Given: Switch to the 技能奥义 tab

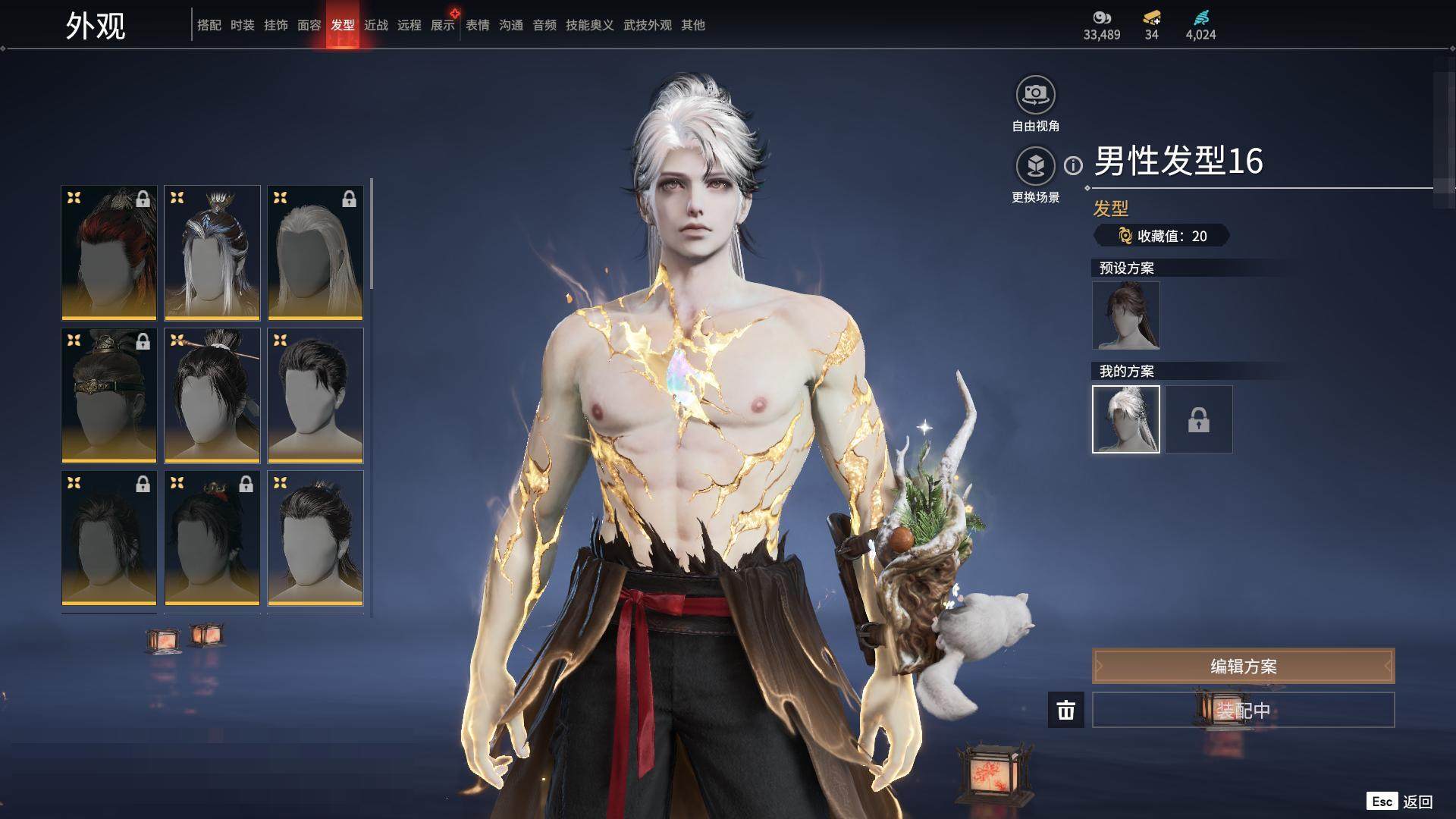Looking at the screenshot, I should coord(589,25).
